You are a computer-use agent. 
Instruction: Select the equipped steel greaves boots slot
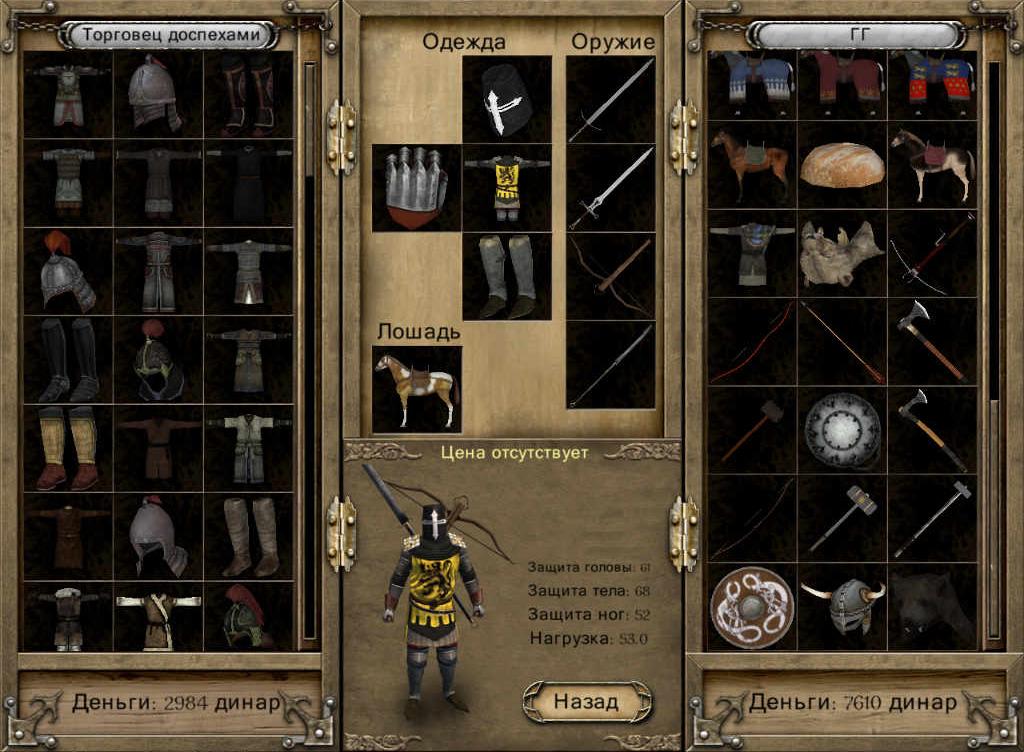point(506,277)
